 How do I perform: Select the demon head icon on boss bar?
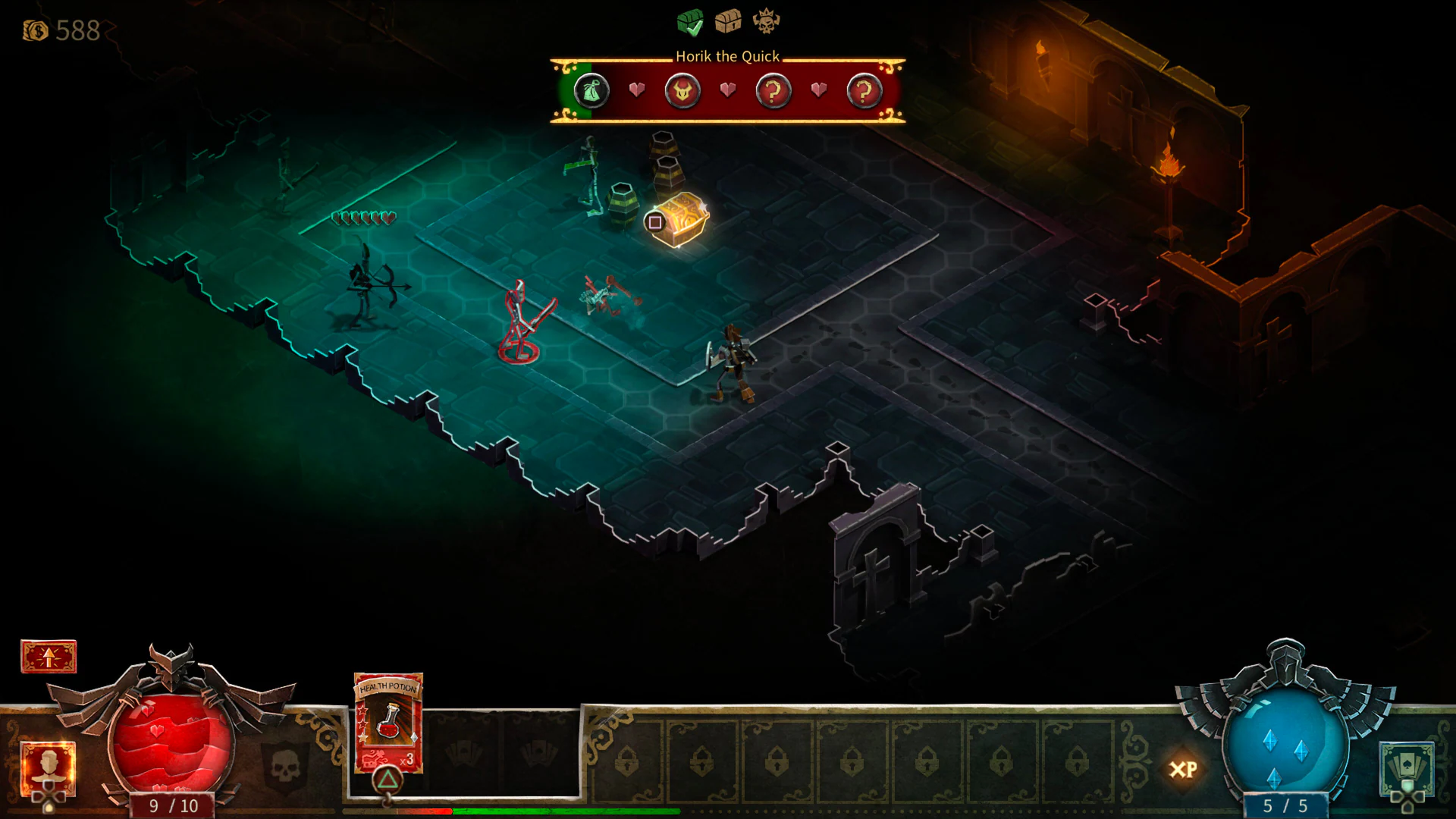682,89
